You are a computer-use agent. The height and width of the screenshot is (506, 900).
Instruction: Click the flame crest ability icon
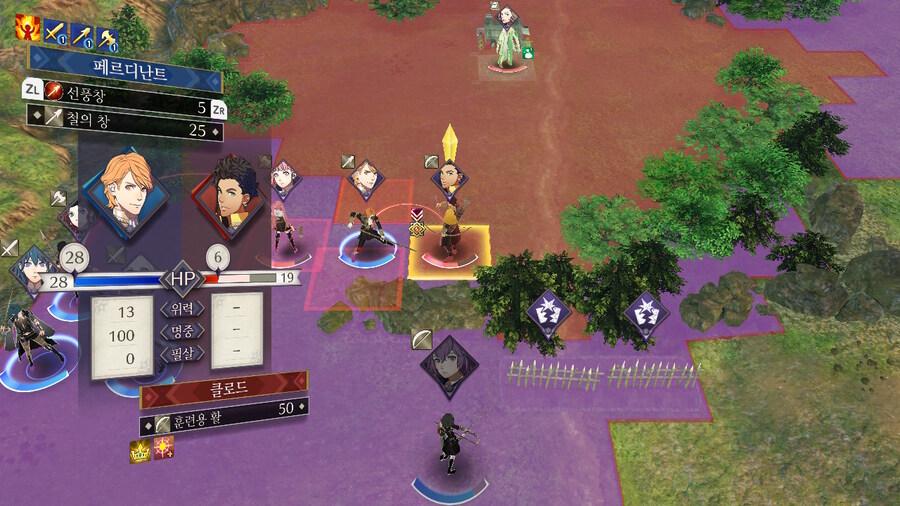(27, 29)
